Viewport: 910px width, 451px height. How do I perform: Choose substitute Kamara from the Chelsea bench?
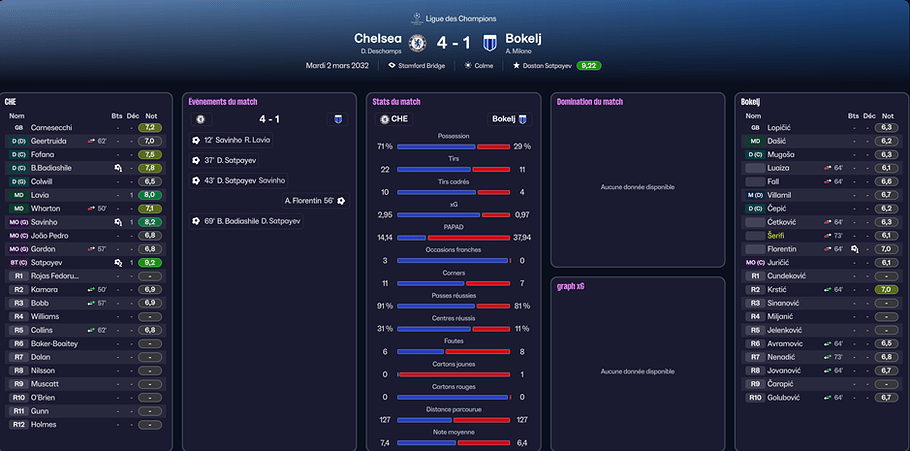click(45, 289)
